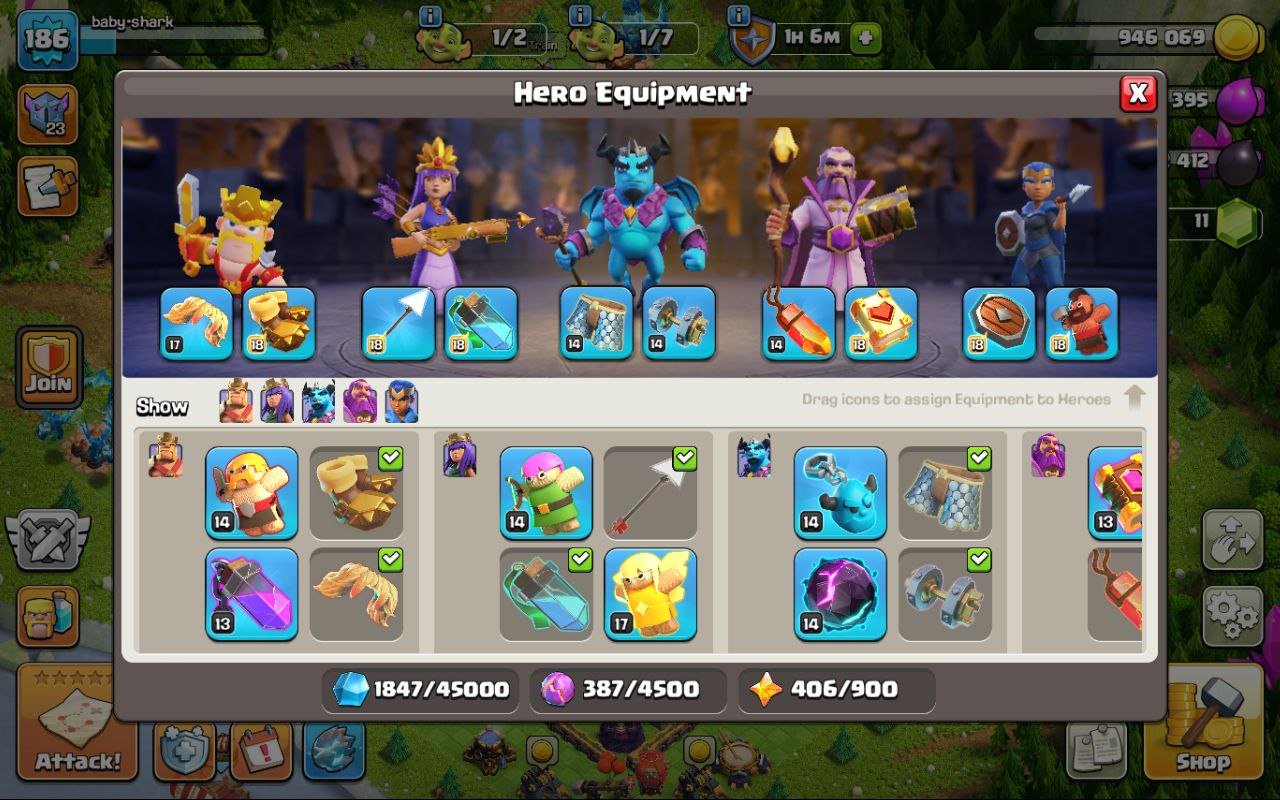The height and width of the screenshot is (800, 1280).
Task: Collapse the panel with the upward arrow
Action: click(x=1136, y=397)
